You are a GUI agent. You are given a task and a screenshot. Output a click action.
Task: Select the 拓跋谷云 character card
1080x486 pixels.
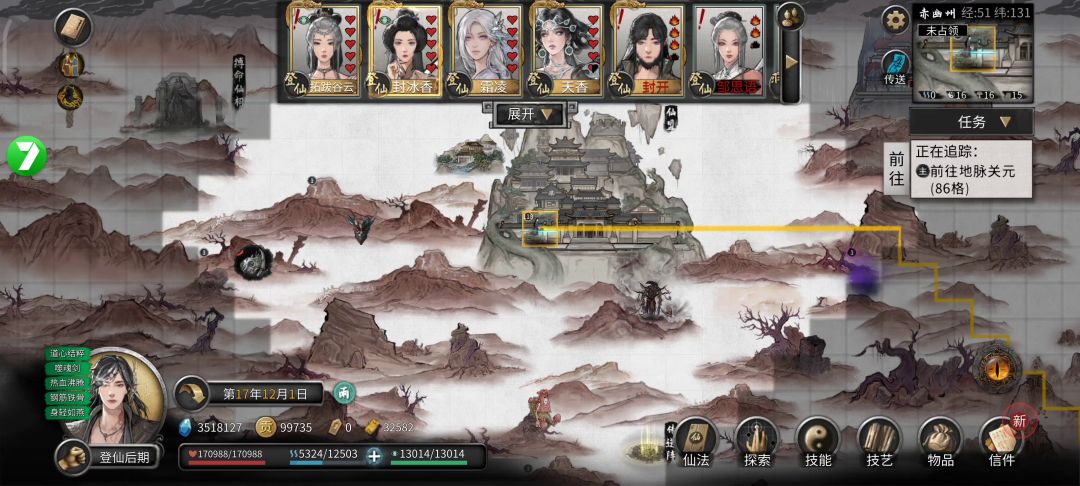[x=324, y=50]
